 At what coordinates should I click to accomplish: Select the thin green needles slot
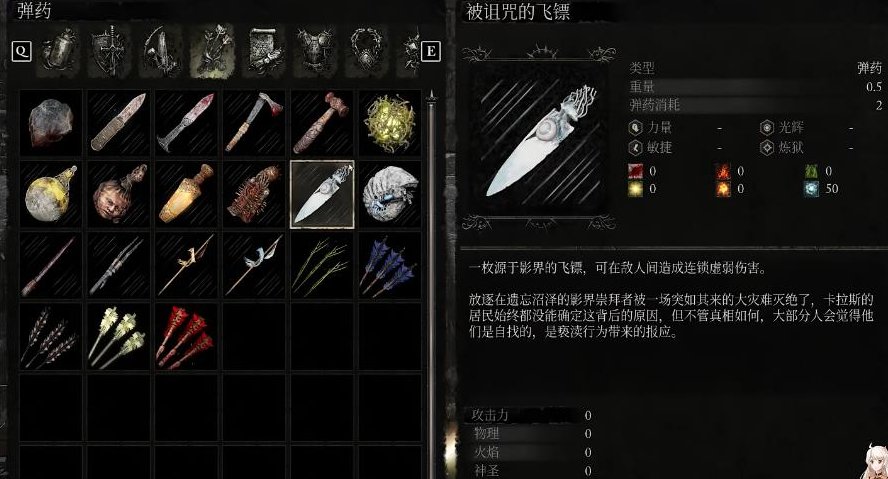pyautogui.click(x=322, y=265)
